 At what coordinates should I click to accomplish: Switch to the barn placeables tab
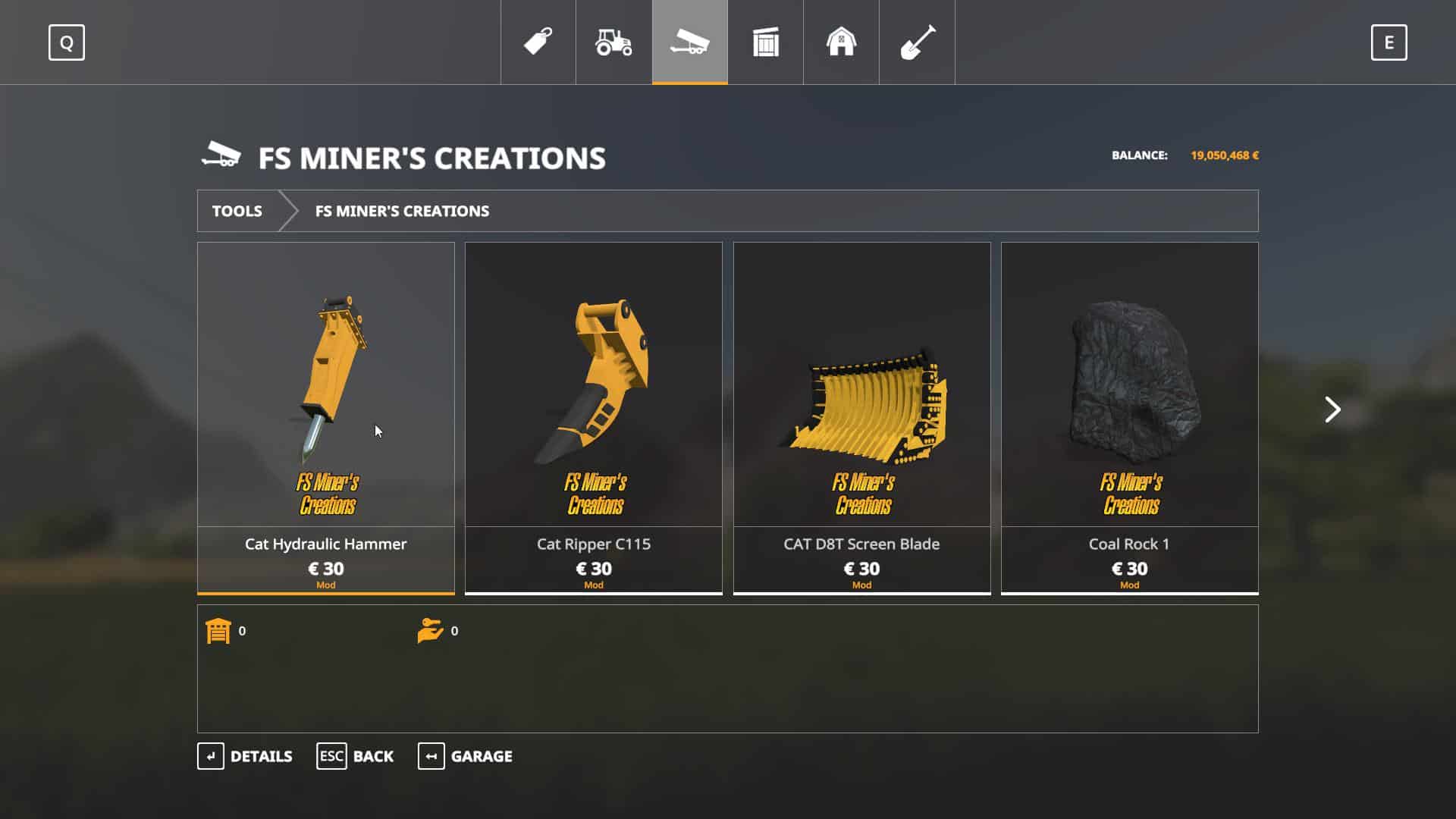841,42
